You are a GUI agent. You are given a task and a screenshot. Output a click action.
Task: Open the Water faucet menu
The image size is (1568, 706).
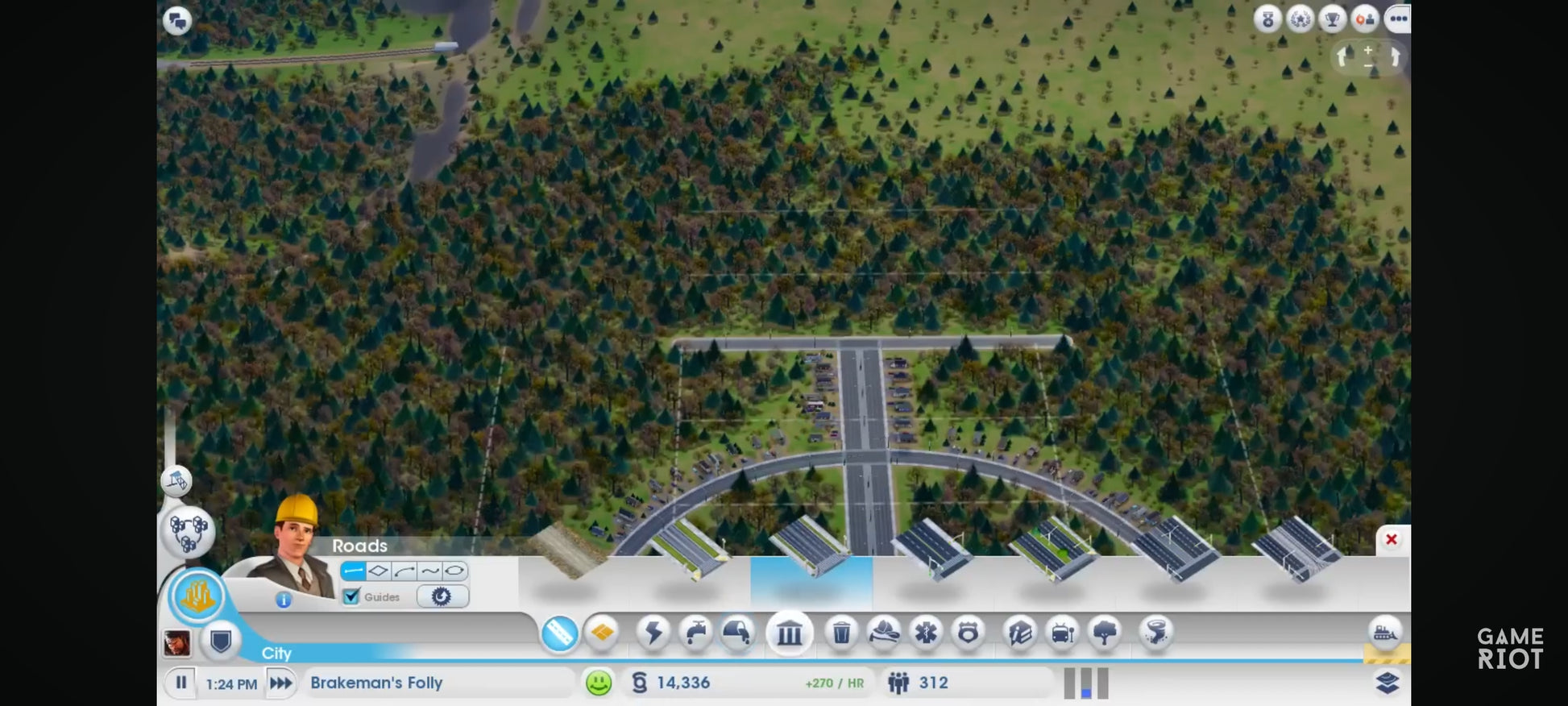pos(696,633)
